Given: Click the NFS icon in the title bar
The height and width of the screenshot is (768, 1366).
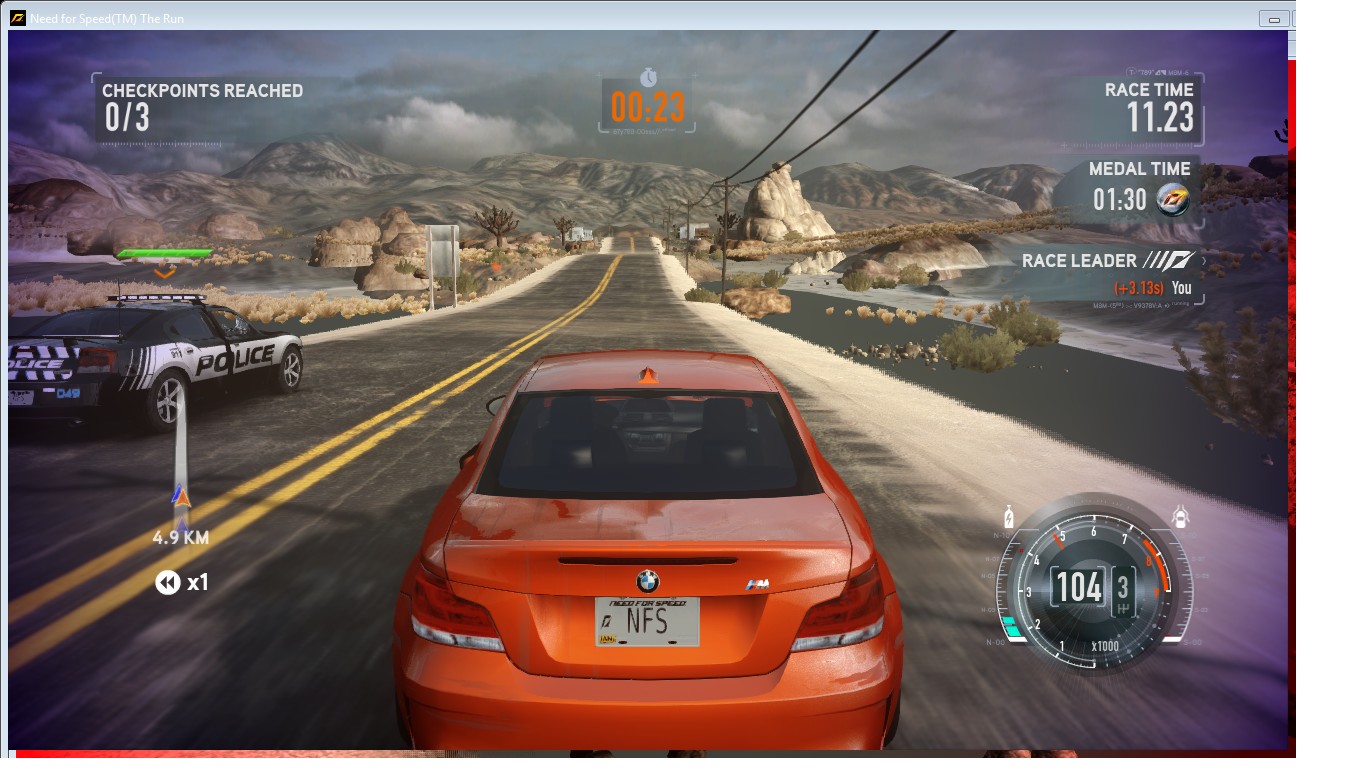Looking at the screenshot, I should click(18, 19).
